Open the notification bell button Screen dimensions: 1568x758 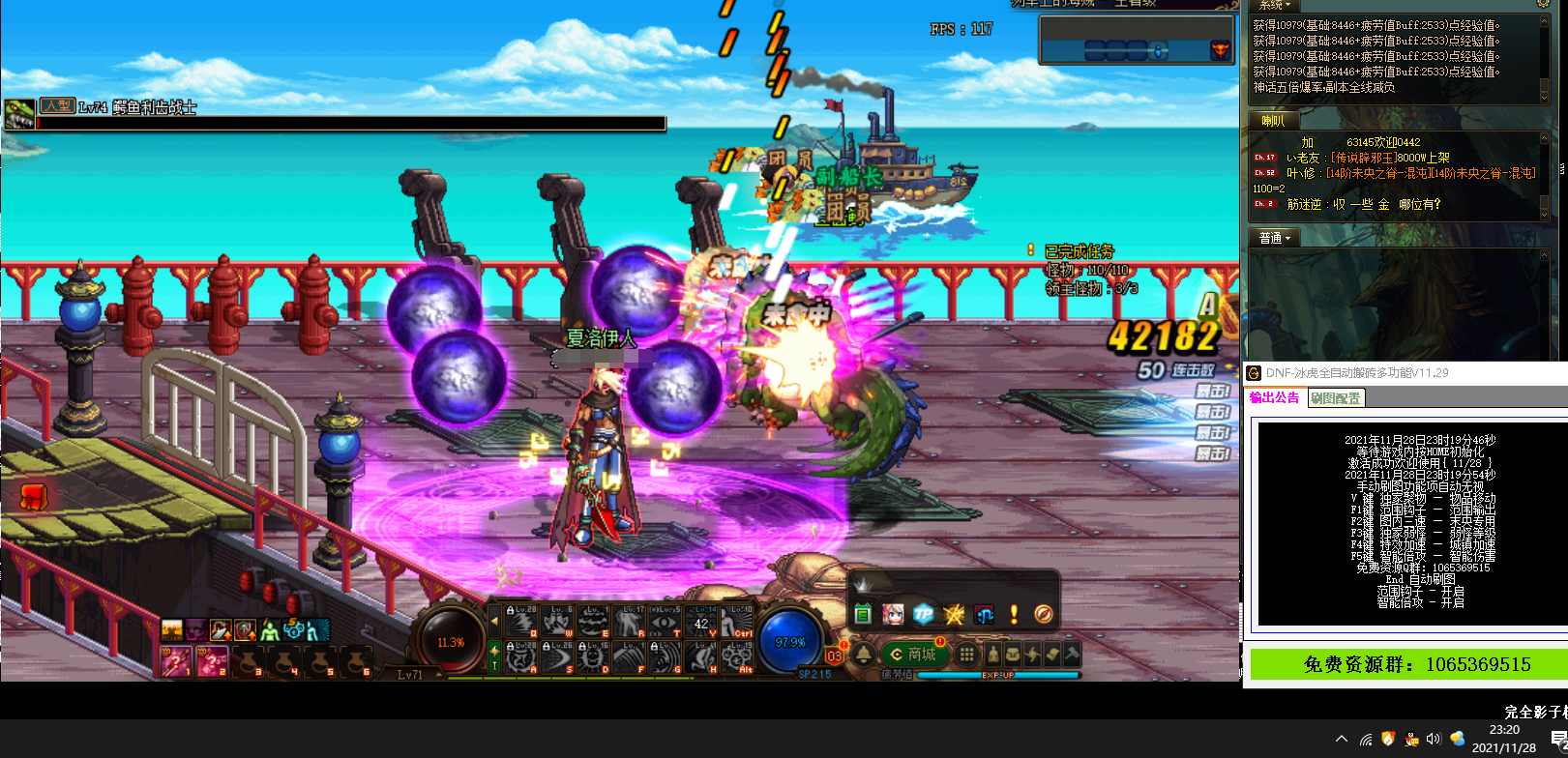[x=863, y=655]
